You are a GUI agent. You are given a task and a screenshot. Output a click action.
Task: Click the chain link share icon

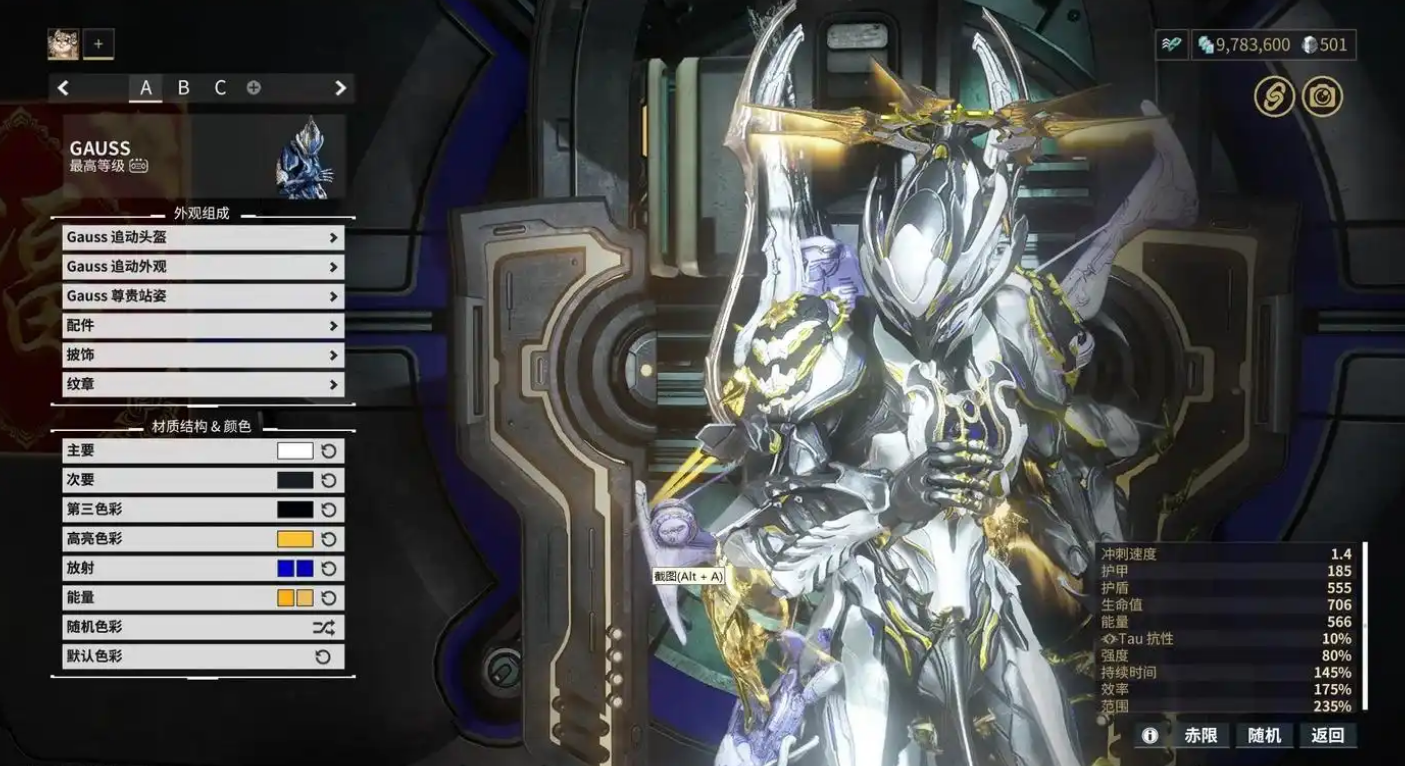pyautogui.click(x=1274, y=97)
